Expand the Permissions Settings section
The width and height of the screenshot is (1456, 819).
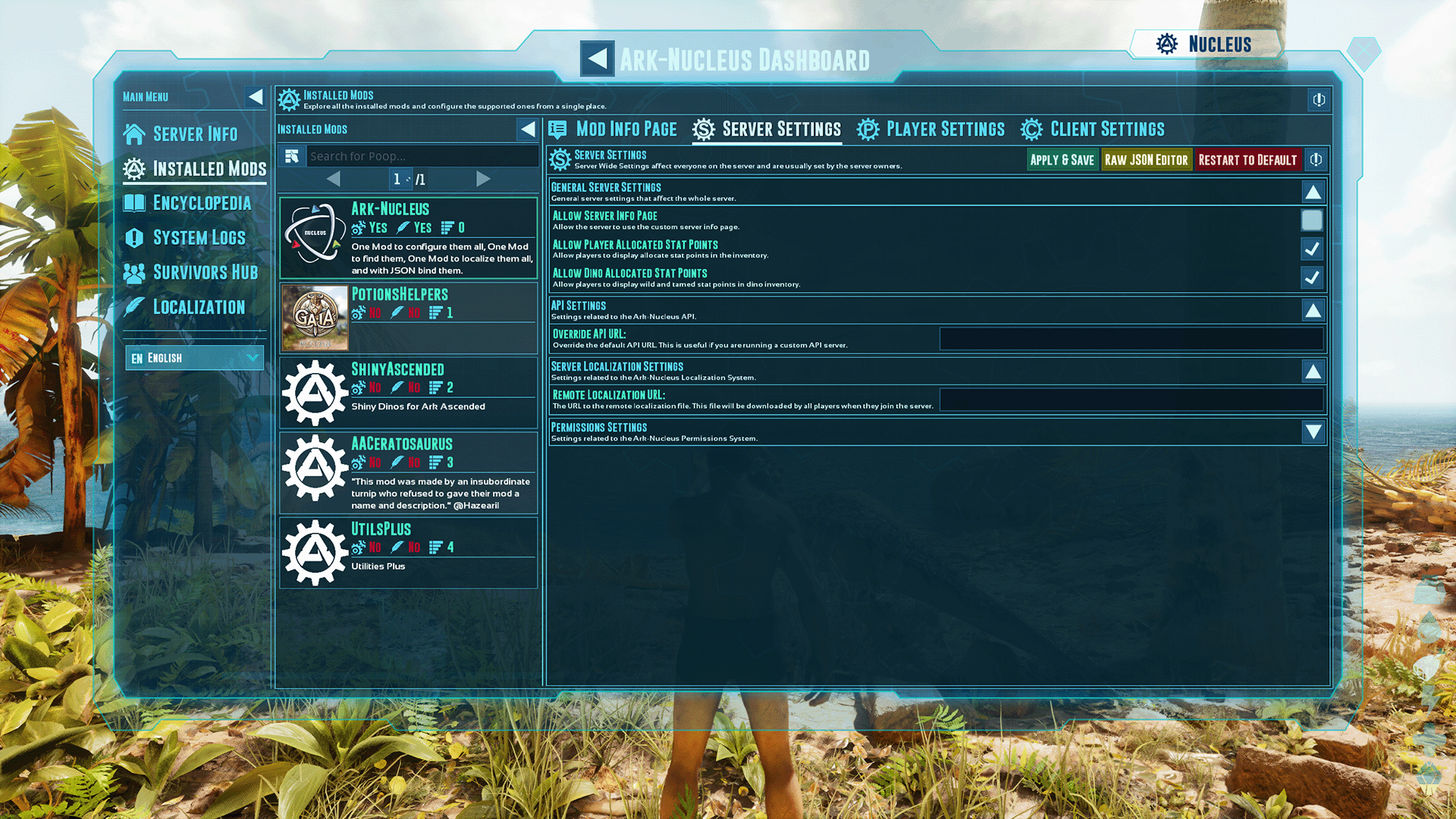pos(1312,432)
